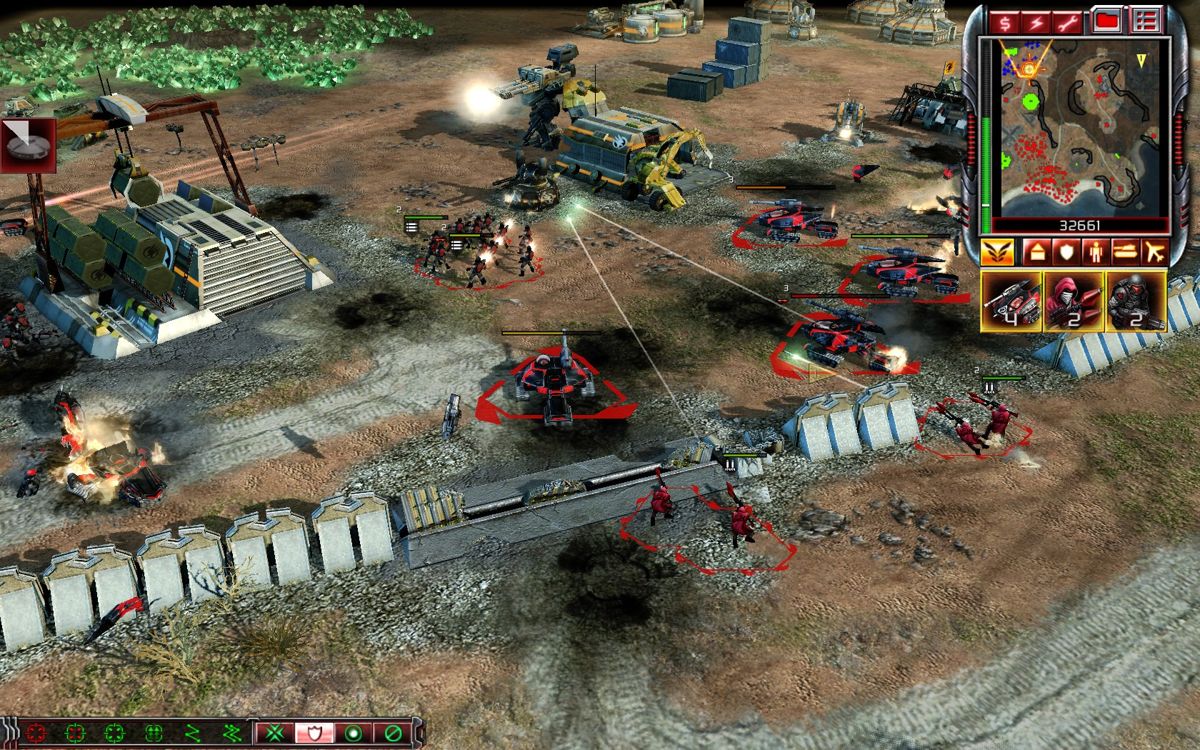Viewport: 1200px width, 750px height.
Task: Switch to the winged support powers tab
Action: click(997, 251)
